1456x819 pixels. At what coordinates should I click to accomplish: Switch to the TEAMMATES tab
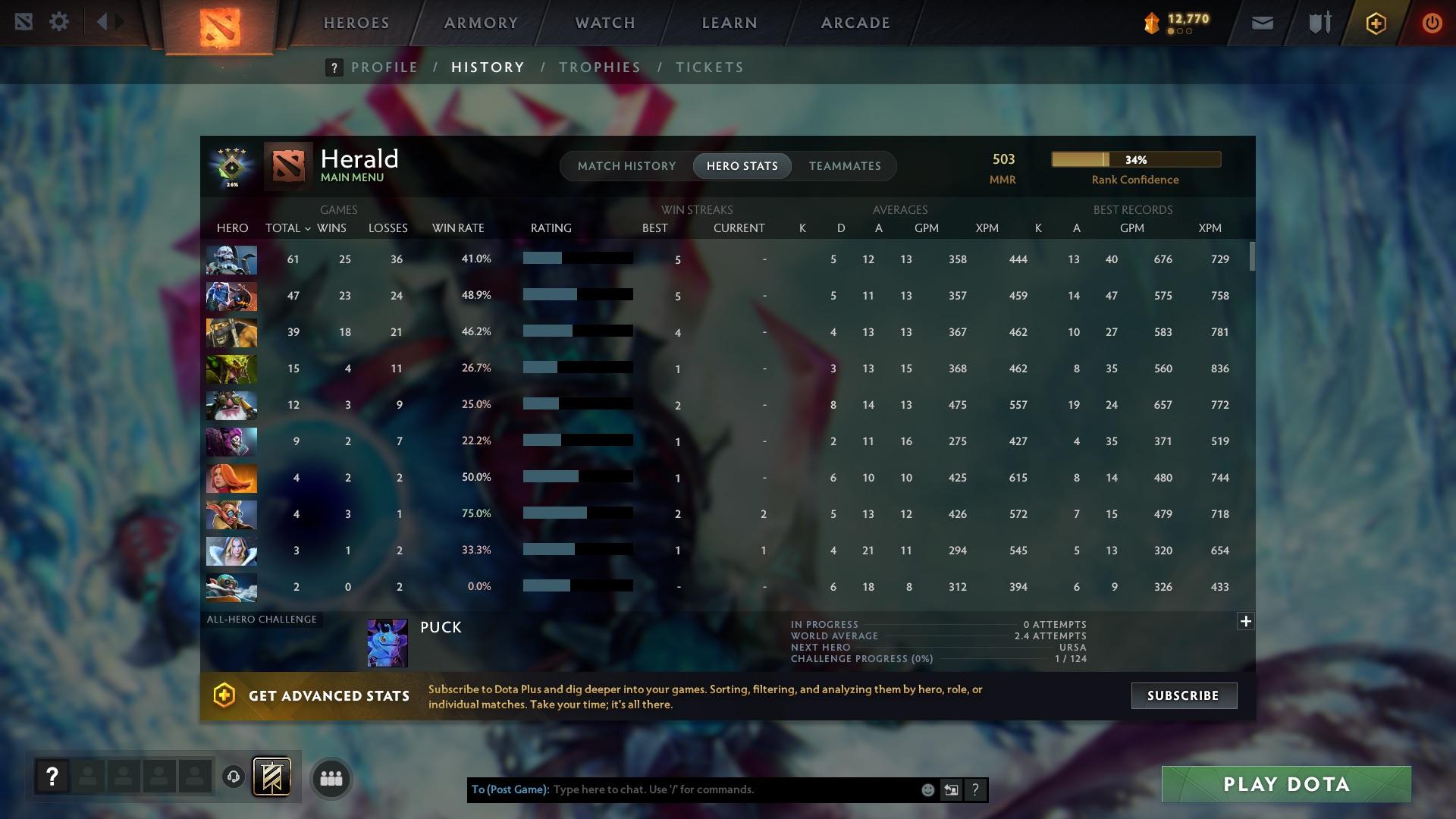click(844, 166)
